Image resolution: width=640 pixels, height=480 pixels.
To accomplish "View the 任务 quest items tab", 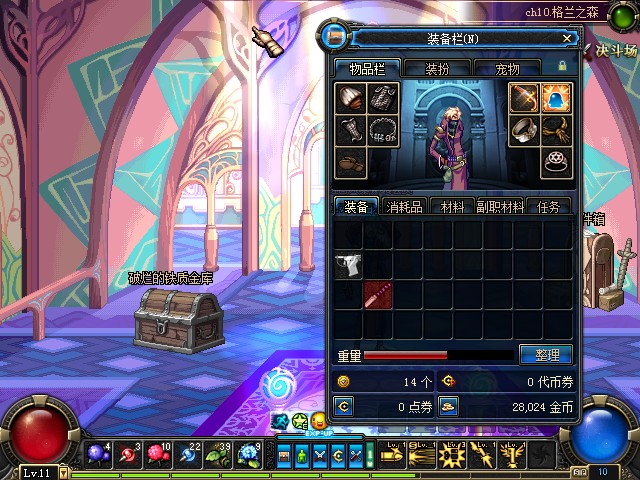I will tap(548, 206).
